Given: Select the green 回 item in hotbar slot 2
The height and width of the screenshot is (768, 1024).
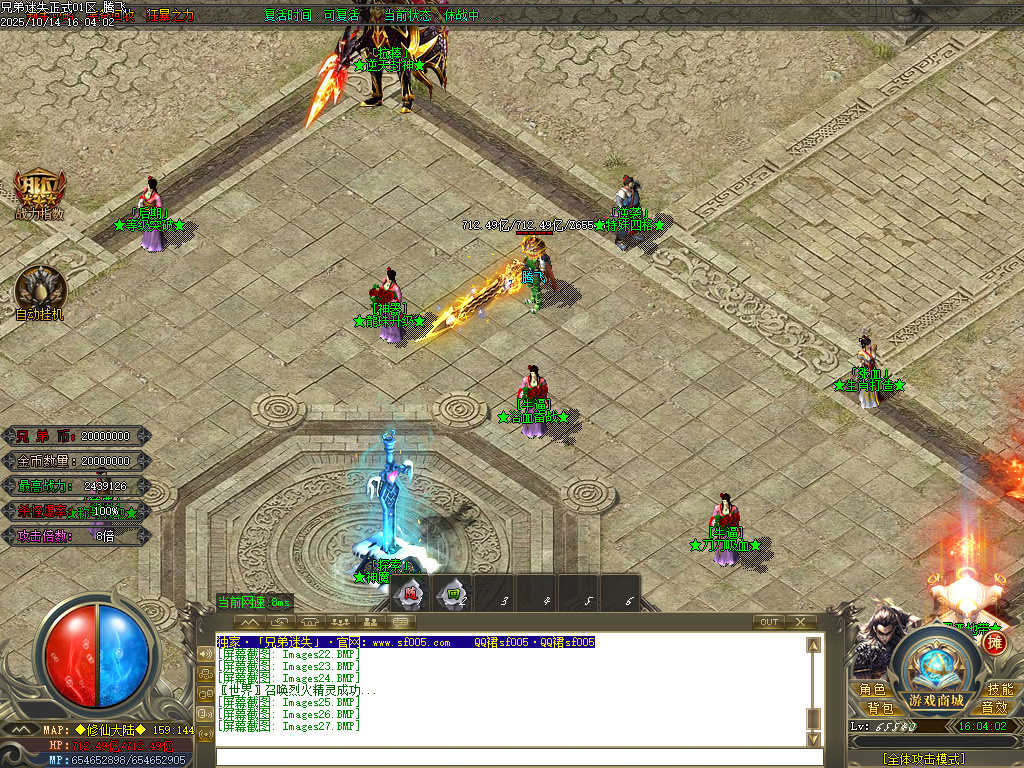Looking at the screenshot, I should [x=453, y=595].
